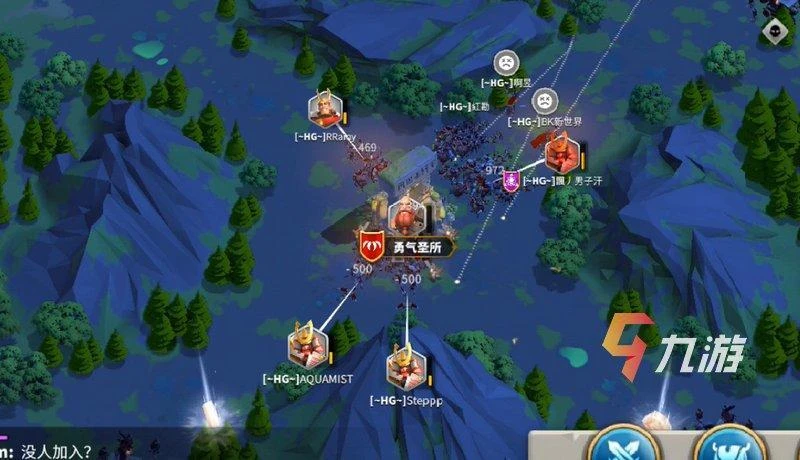This screenshot has height=460, width=800.
Task: Open the dark round icon in the corner
Action: pos(775,31)
